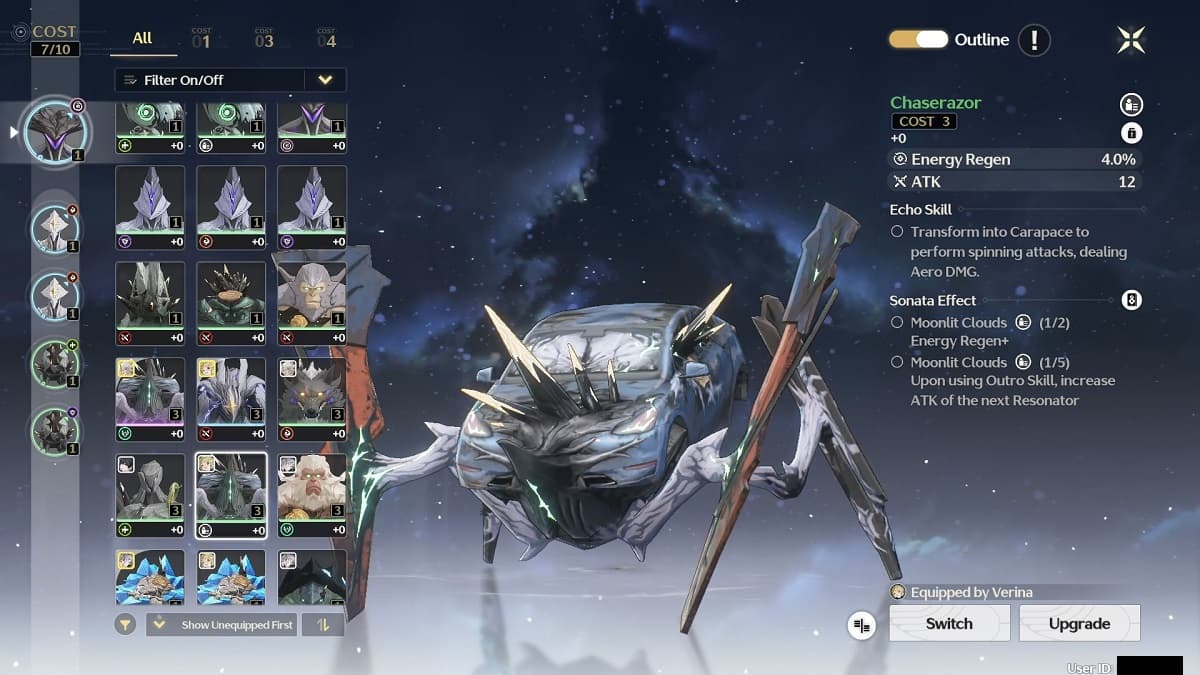Select the white-maned ape echo tile
Viewport: 1200px width, 675px height.
tap(311, 494)
